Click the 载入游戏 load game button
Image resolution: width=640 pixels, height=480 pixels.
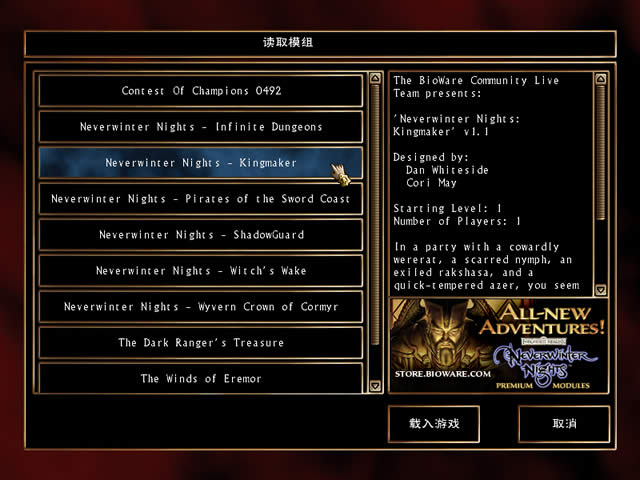(x=434, y=424)
